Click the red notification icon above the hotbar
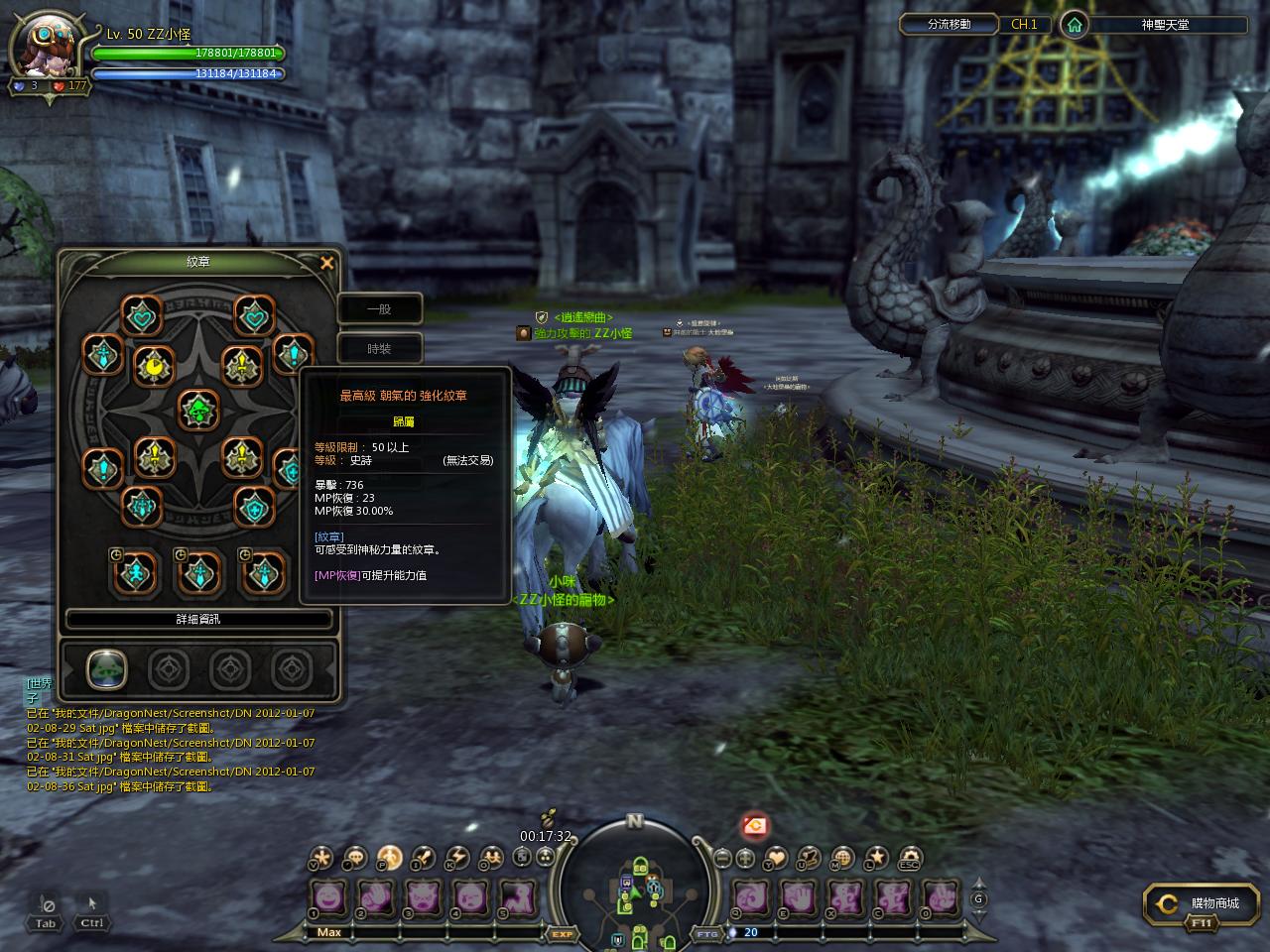 tap(755, 825)
